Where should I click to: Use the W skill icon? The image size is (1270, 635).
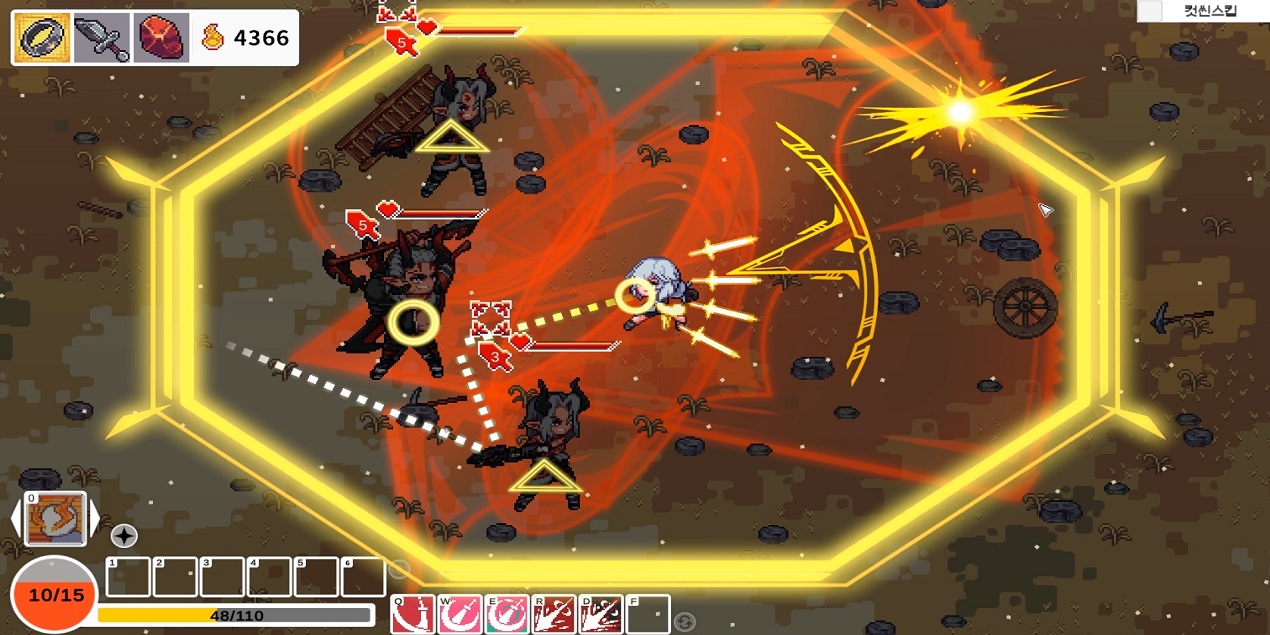459,614
